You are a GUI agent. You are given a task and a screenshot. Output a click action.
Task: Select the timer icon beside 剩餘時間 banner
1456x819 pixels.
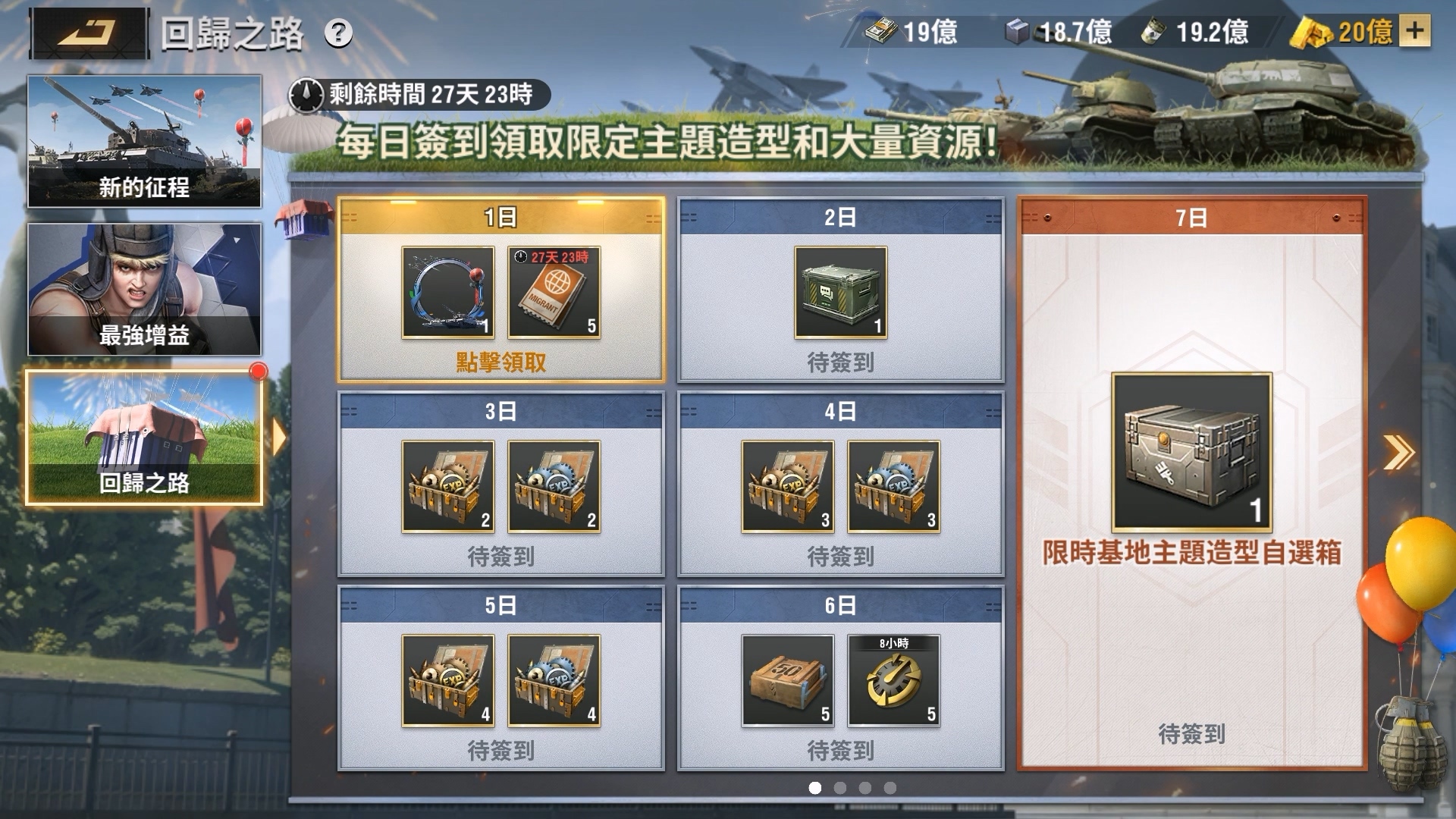(306, 93)
